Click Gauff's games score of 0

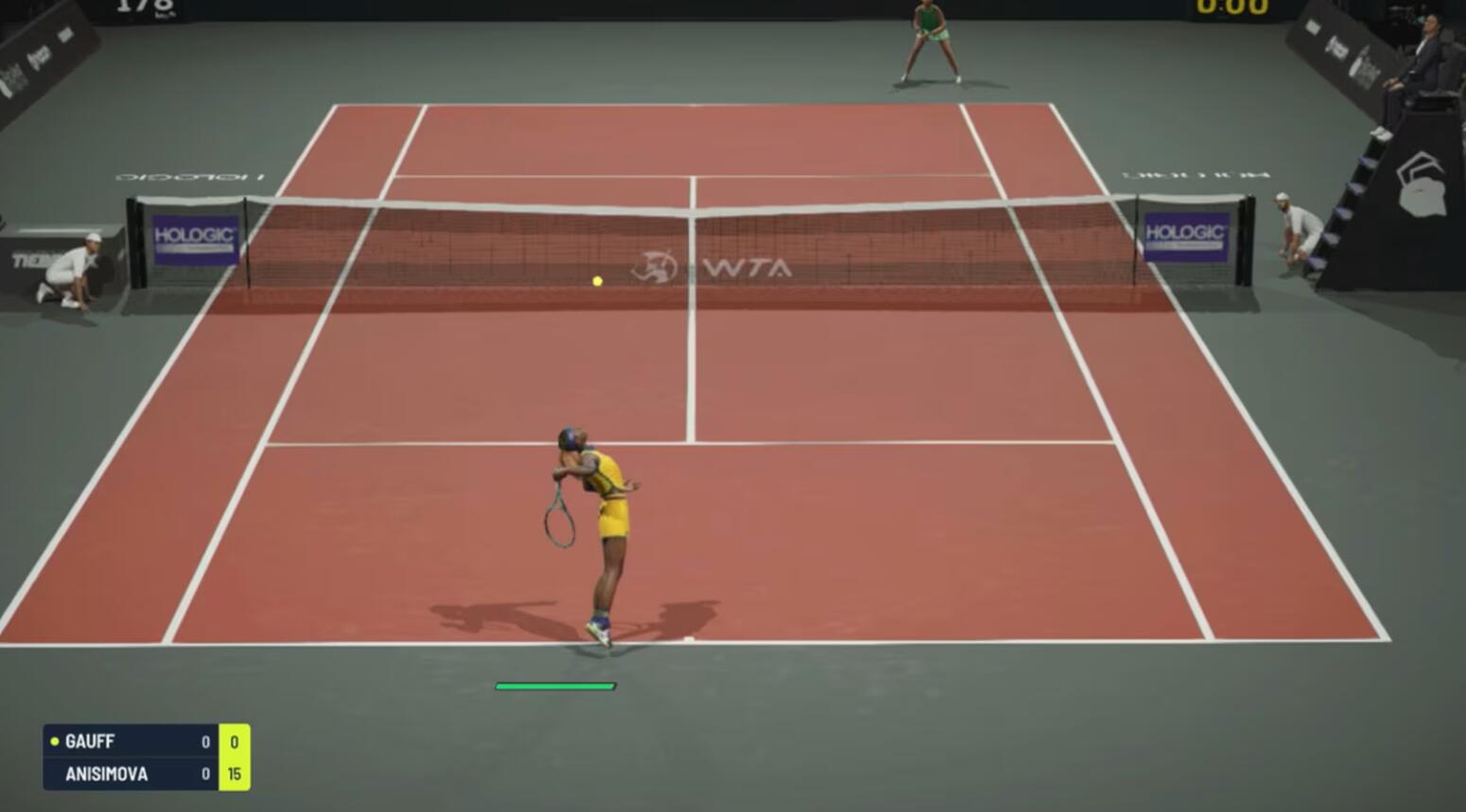[x=203, y=742]
